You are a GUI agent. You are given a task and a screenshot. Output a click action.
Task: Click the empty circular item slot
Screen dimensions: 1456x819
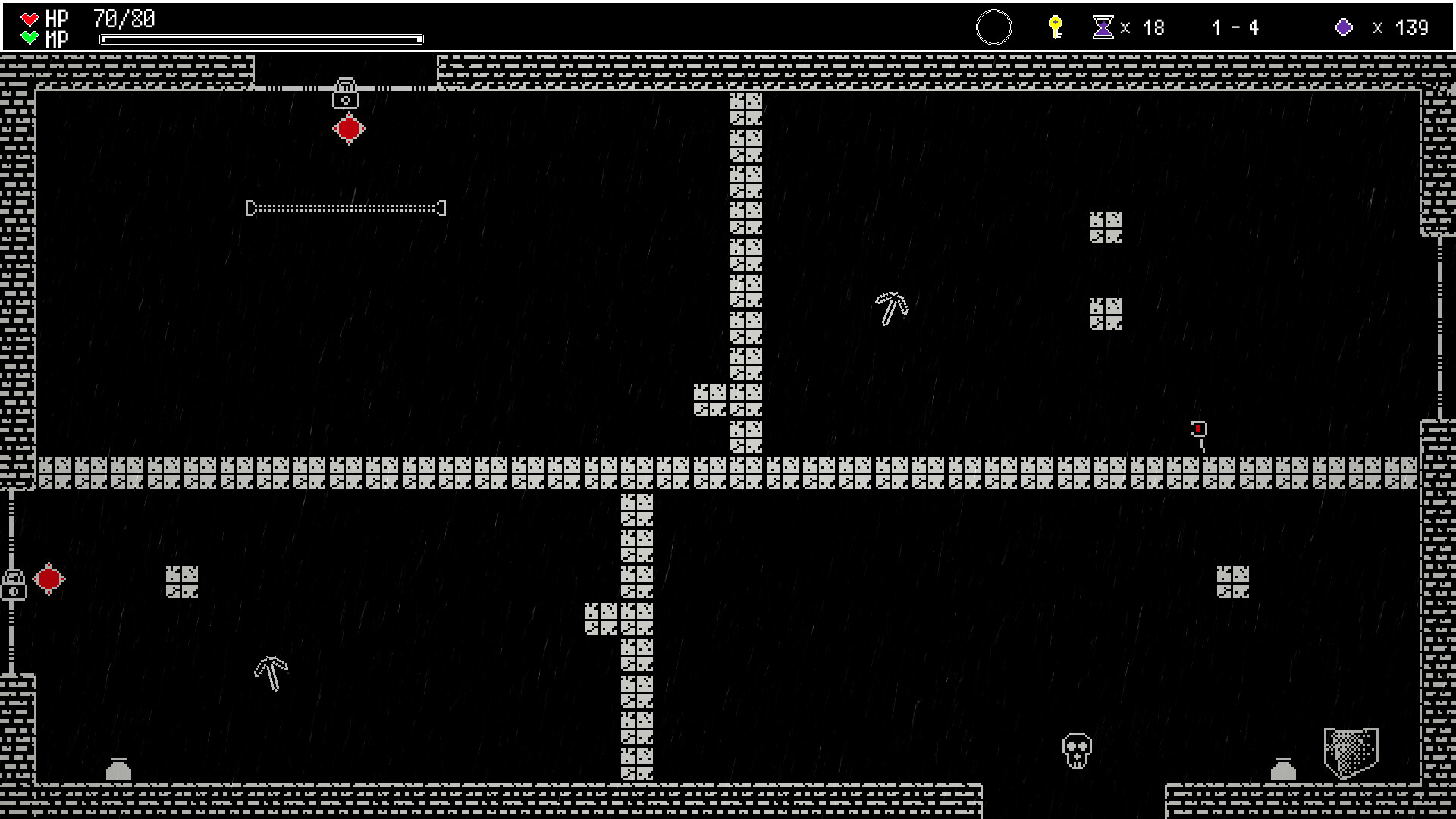993,28
